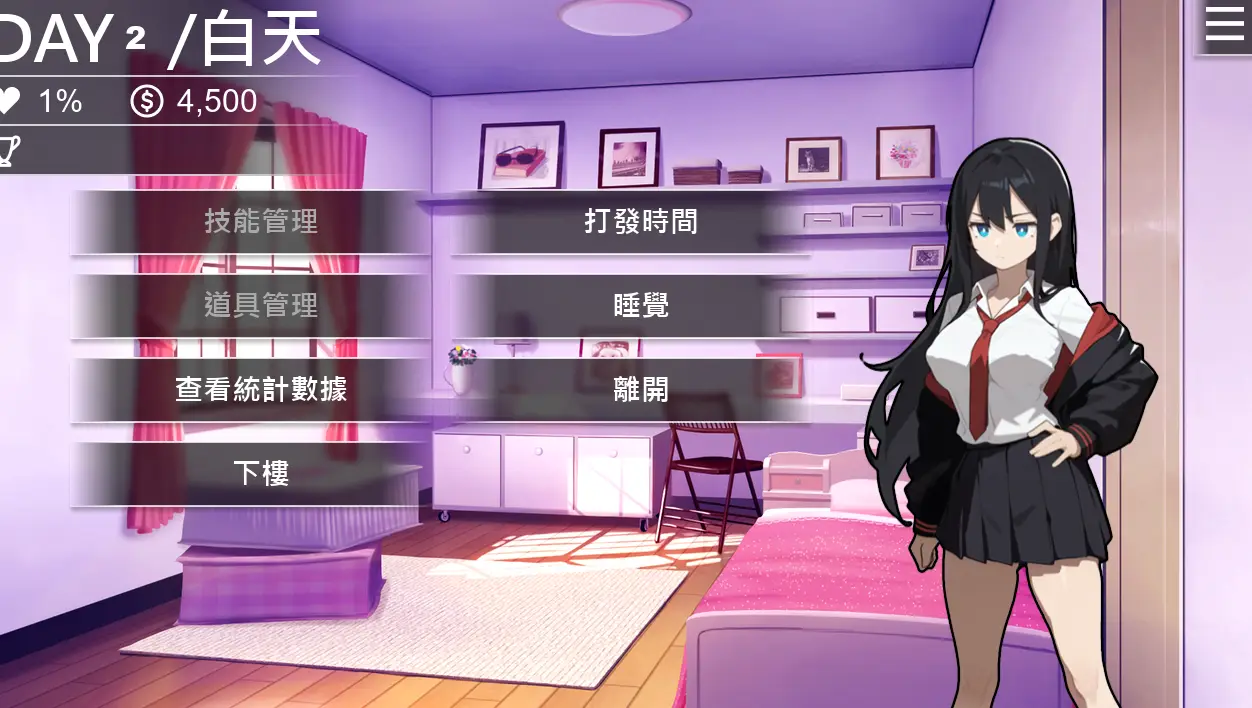1252x708 pixels.
Task: Choose 睡覺 to sleep
Action: click(x=640, y=305)
